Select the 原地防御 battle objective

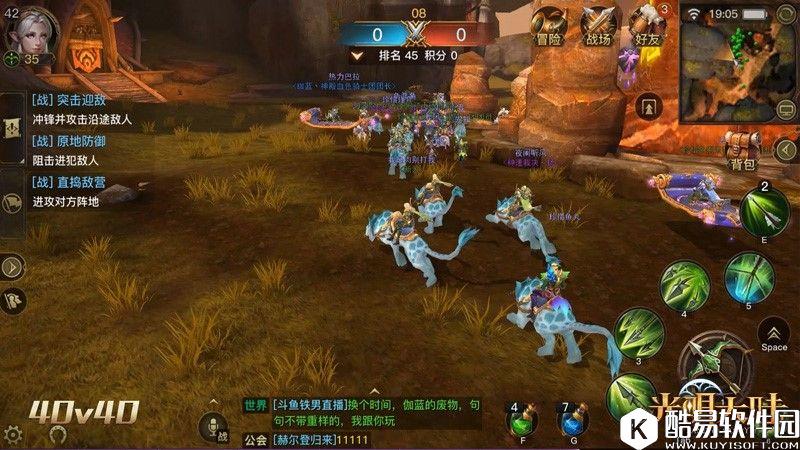[70, 150]
